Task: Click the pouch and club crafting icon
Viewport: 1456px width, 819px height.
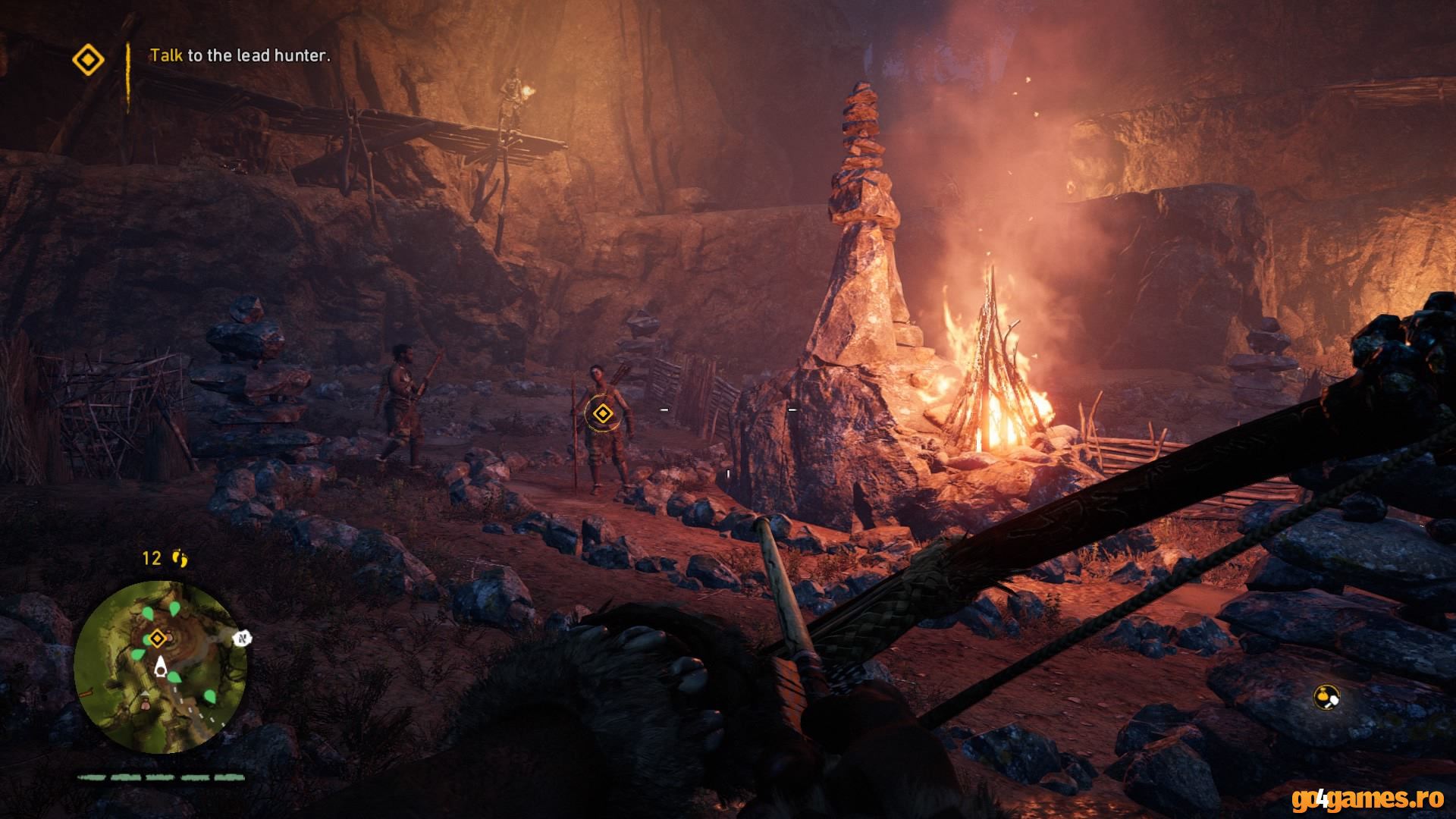Action: [1326, 696]
